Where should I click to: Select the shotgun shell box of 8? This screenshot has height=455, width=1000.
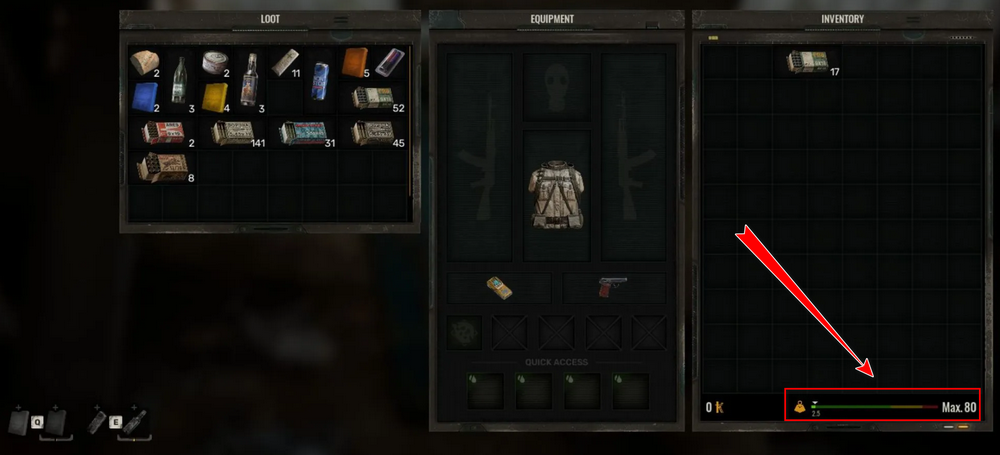(163, 167)
